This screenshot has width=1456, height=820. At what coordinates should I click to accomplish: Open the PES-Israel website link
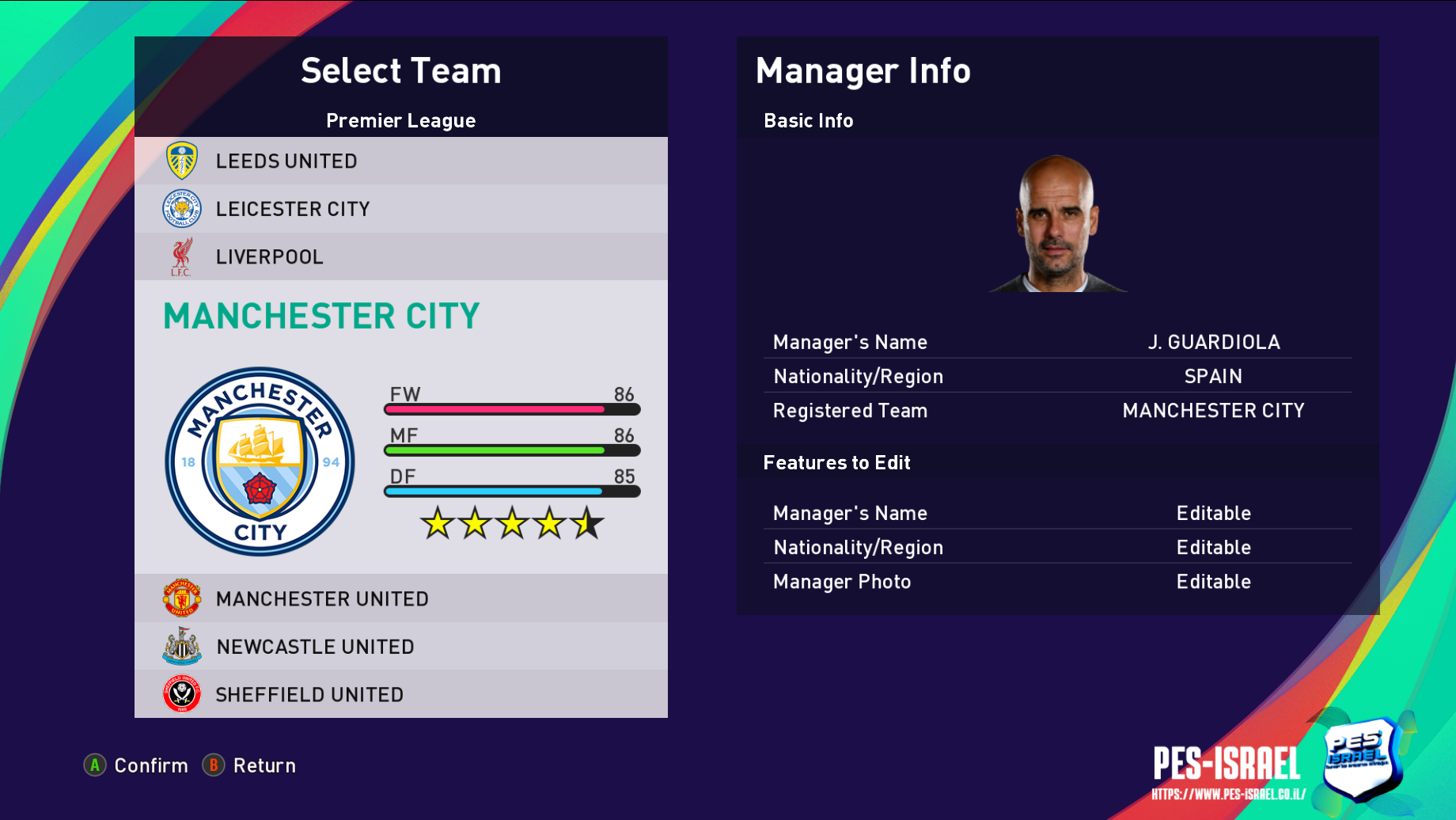coord(1228,794)
